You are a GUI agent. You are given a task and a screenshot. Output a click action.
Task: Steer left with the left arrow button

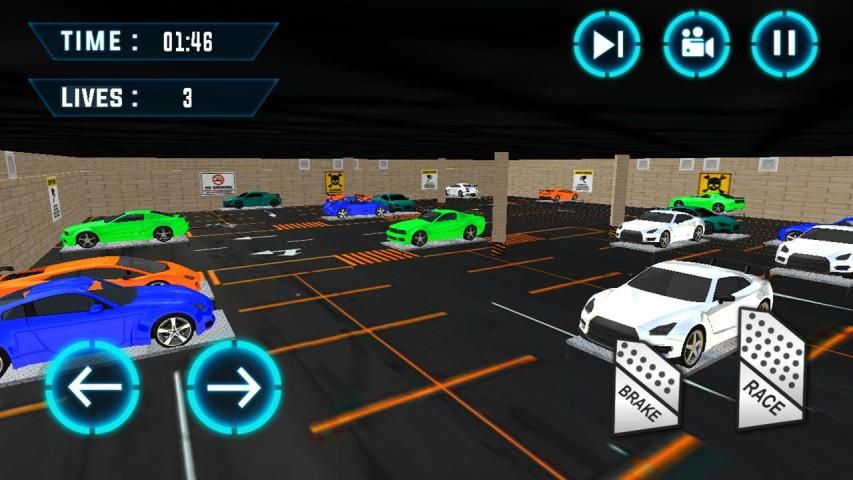(x=92, y=387)
